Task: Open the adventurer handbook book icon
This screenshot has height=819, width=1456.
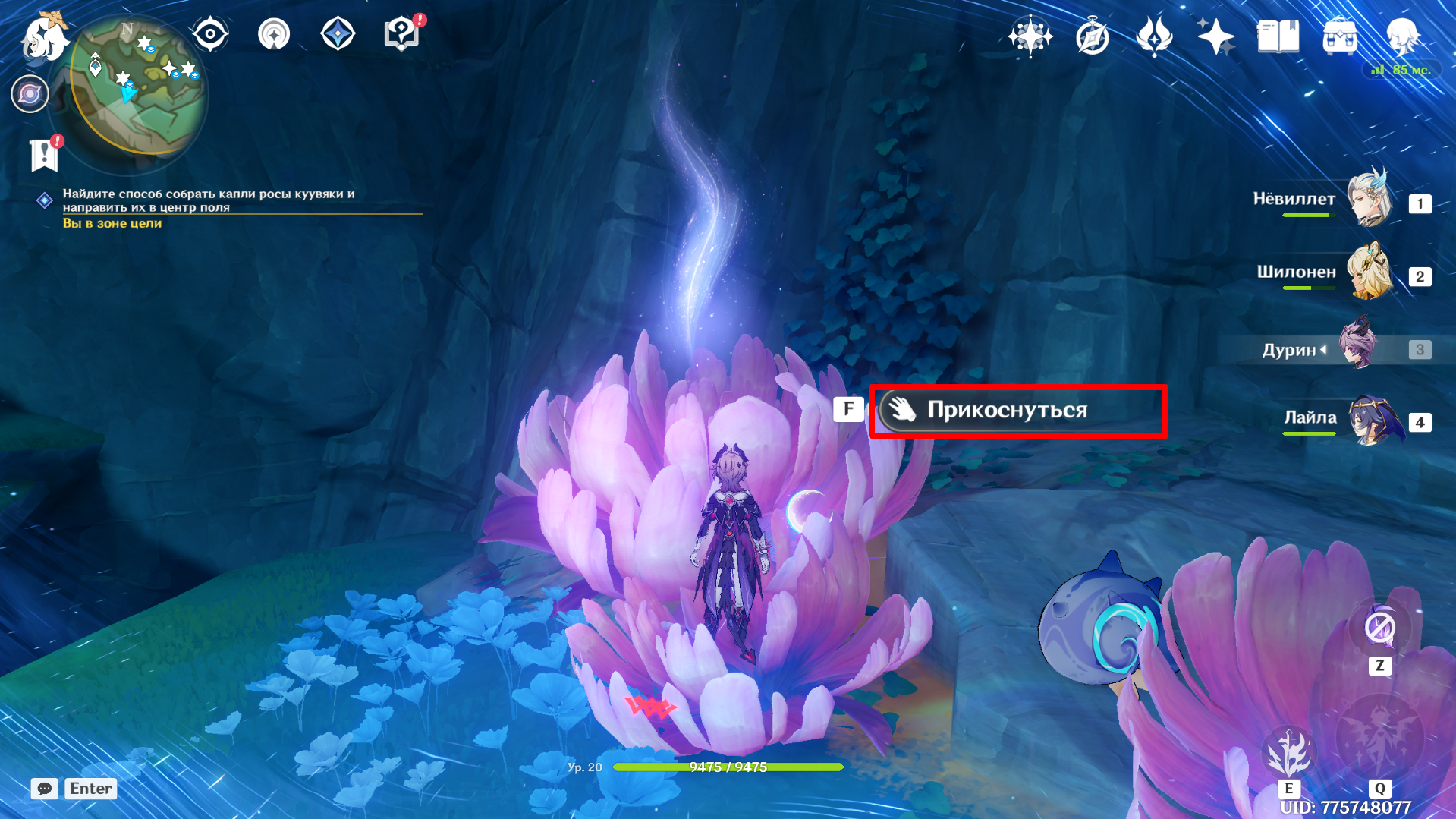Action: point(1278,36)
